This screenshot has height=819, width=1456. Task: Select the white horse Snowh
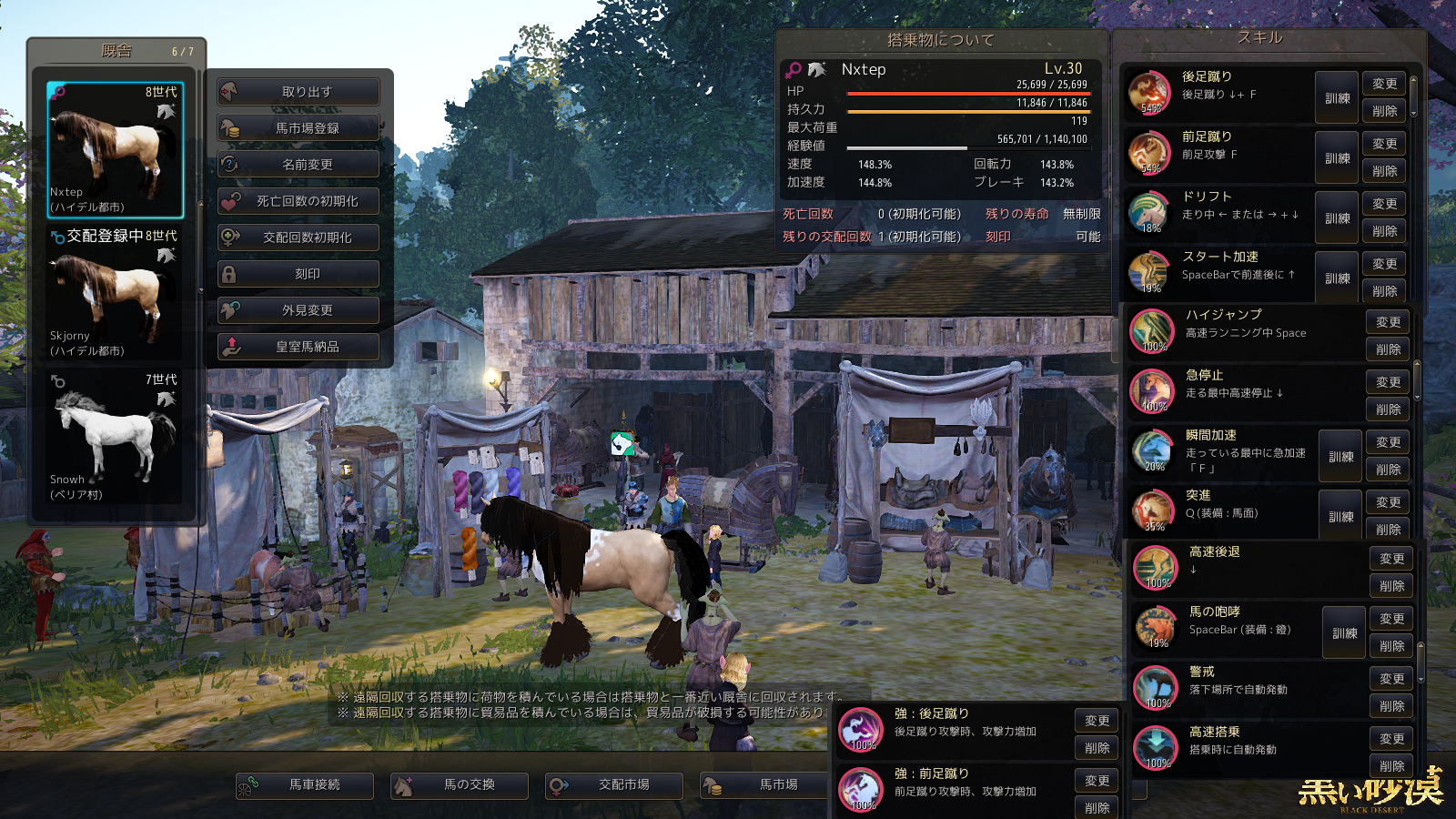point(116,436)
